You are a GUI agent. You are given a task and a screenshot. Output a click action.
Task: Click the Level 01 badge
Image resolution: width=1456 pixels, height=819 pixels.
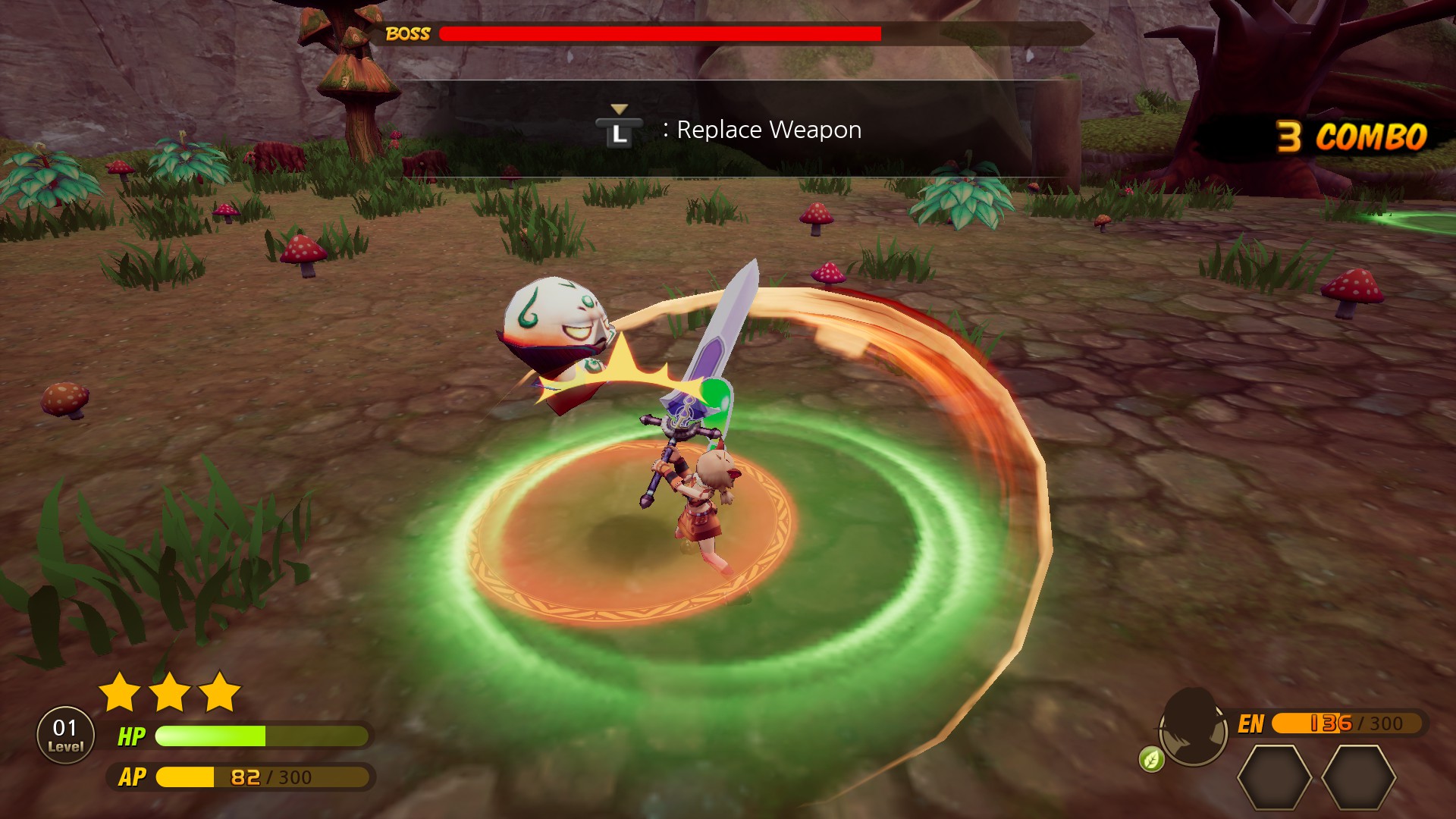coord(64,734)
